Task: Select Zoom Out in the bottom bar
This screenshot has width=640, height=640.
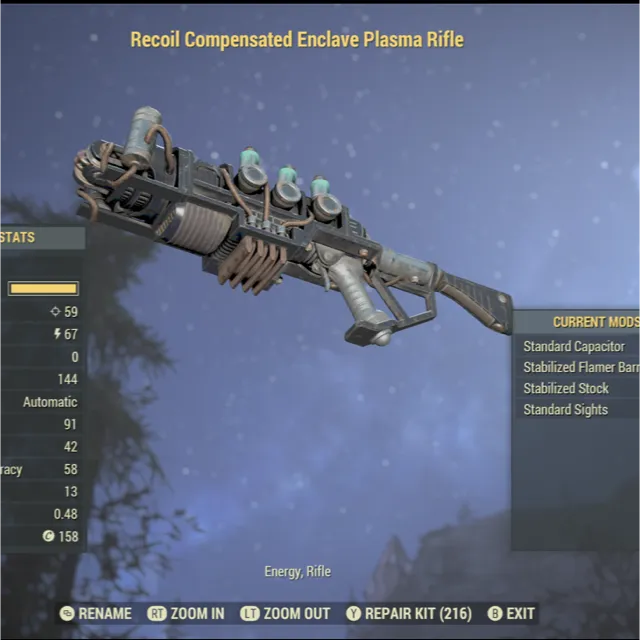Action: pos(286,613)
